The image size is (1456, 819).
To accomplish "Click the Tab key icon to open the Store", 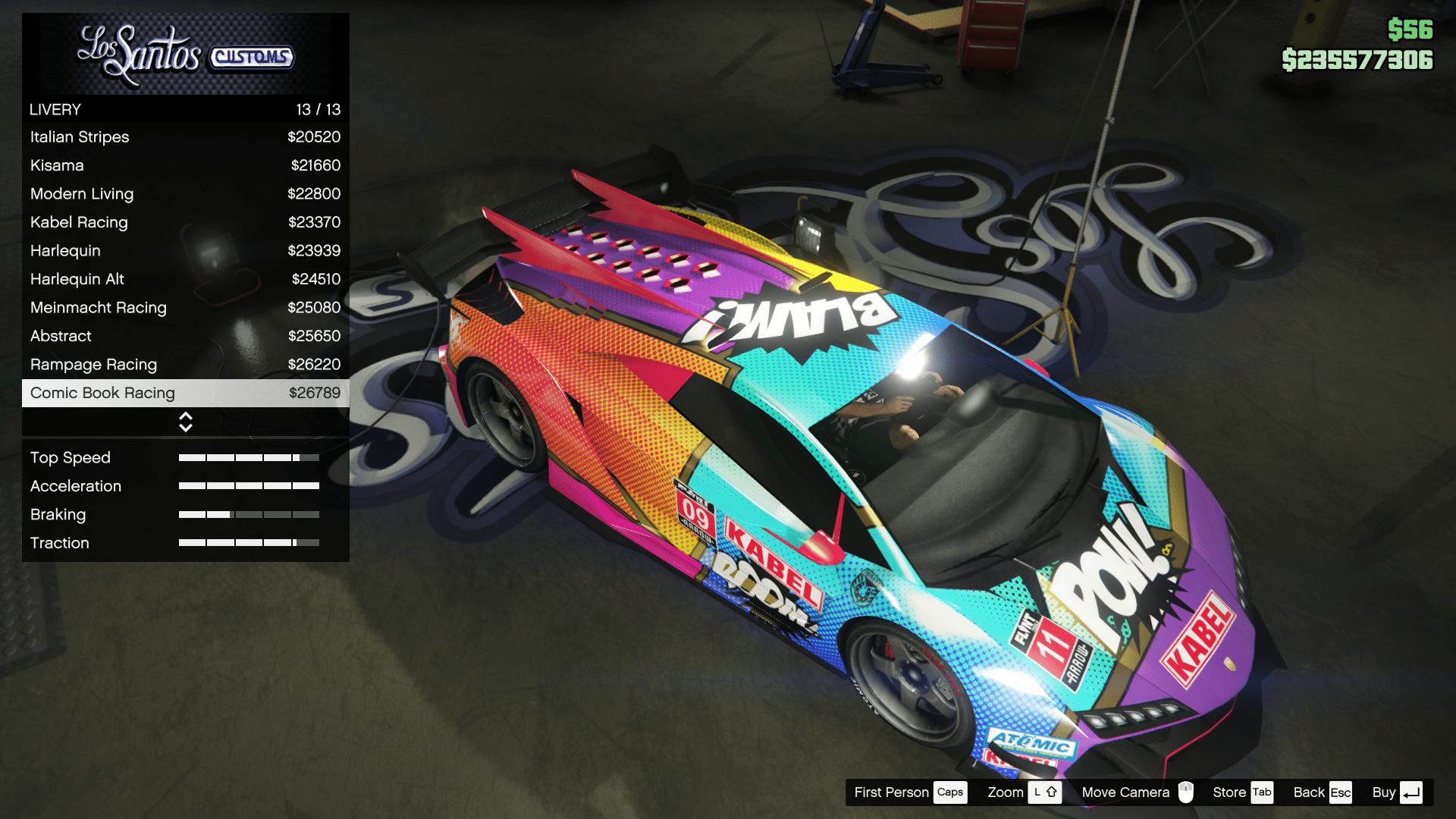I will tap(1261, 792).
